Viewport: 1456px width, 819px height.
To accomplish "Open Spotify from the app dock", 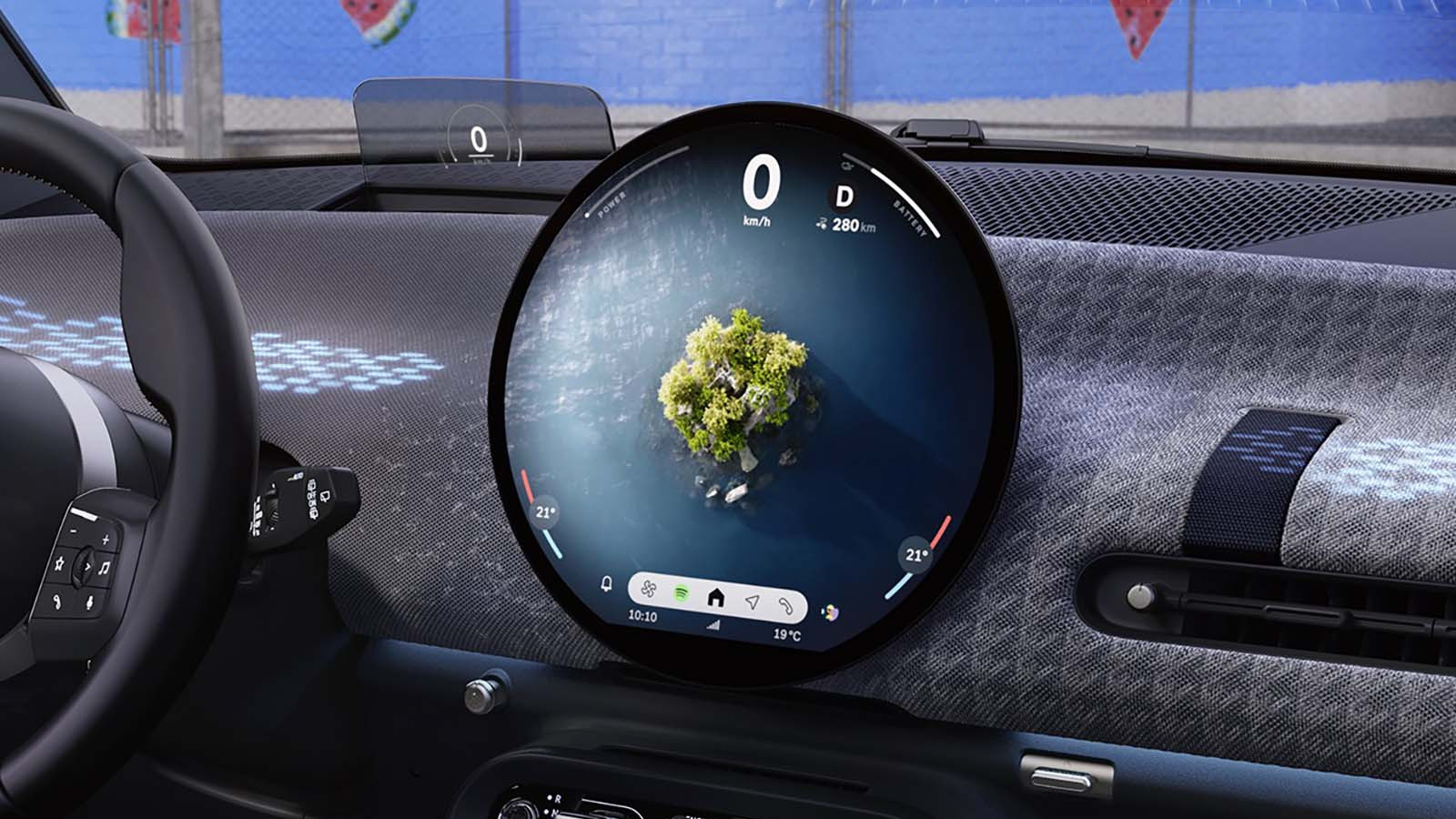I will (680, 592).
